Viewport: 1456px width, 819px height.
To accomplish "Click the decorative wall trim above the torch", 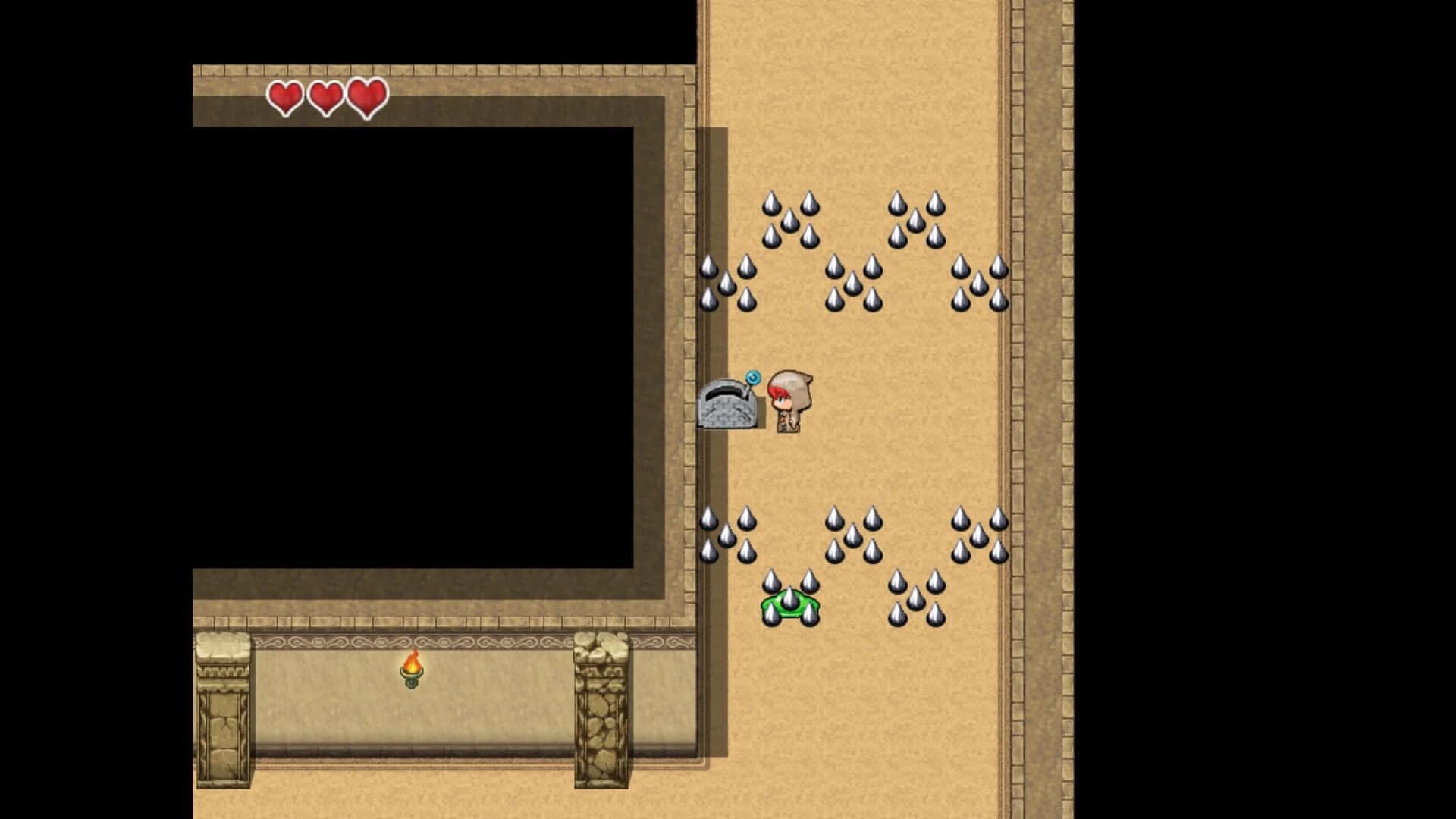I will pyautogui.click(x=412, y=641).
